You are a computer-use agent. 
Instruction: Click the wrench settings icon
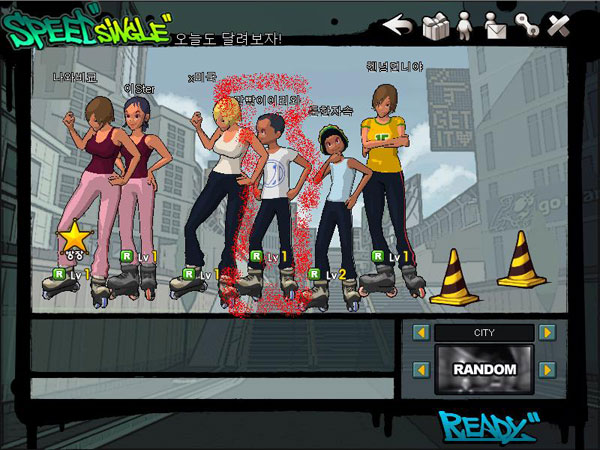click(x=526, y=25)
